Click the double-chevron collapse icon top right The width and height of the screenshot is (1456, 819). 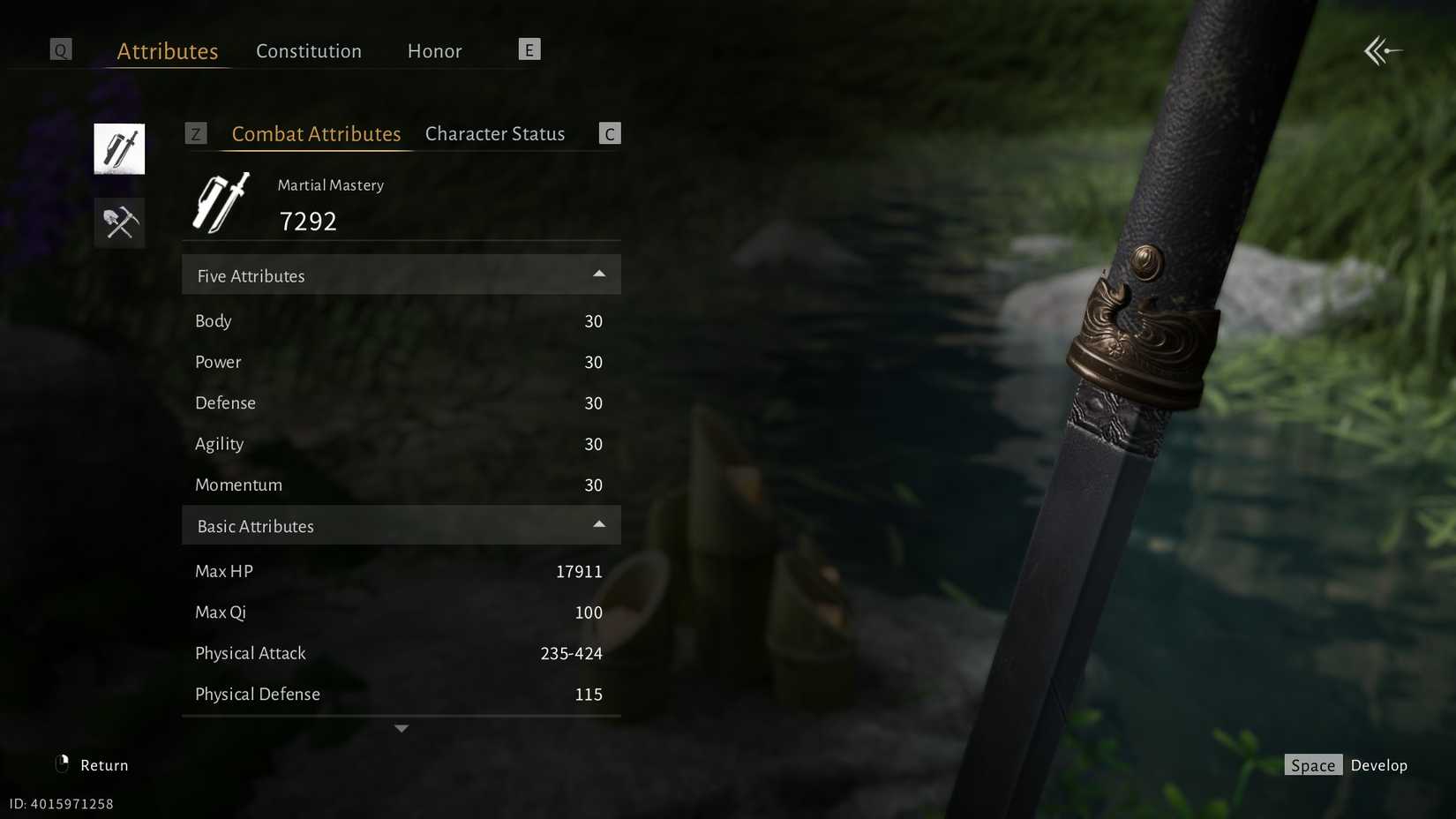coord(1382,50)
